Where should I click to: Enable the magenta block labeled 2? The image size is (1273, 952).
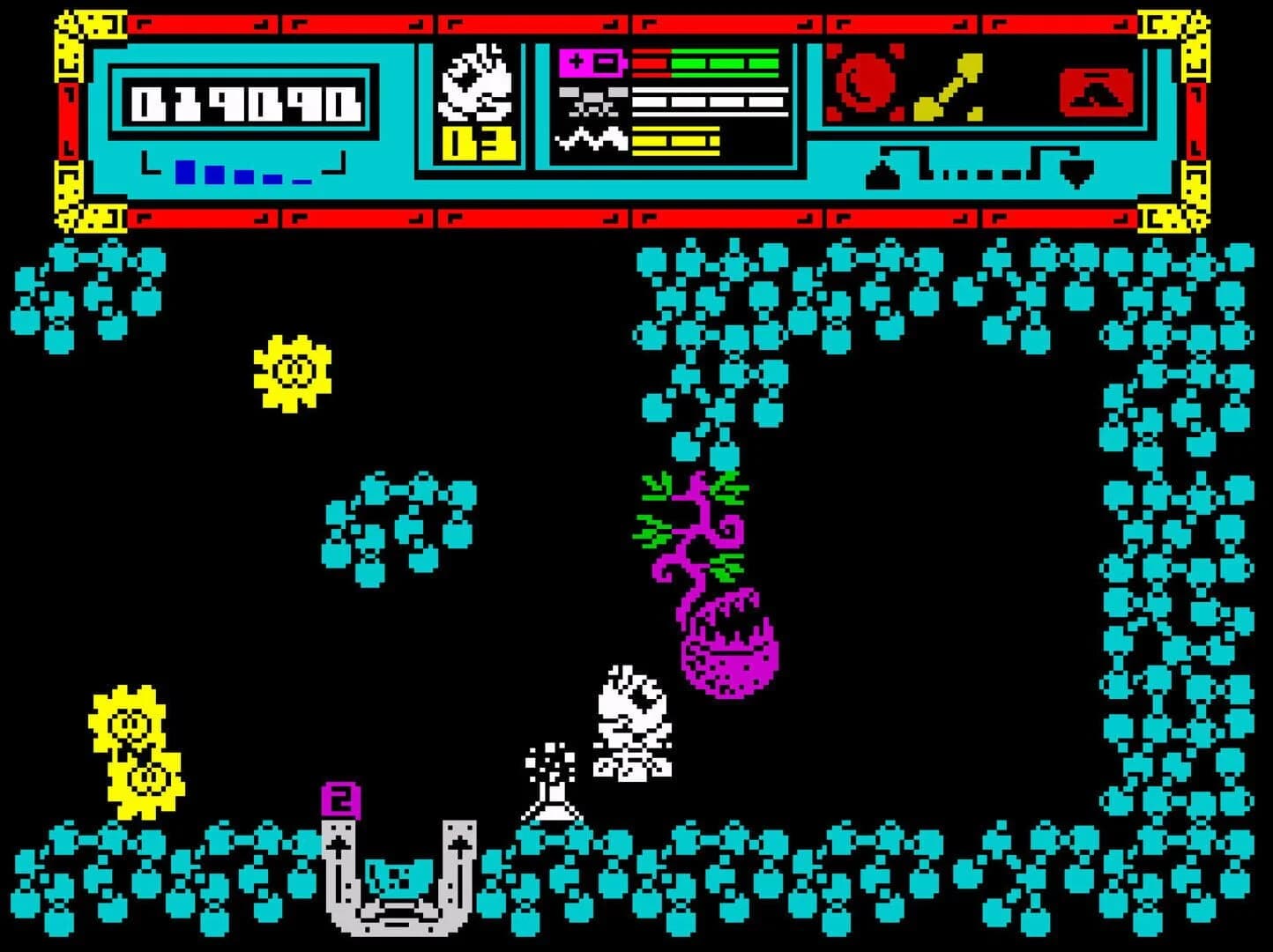pos(342,802)
